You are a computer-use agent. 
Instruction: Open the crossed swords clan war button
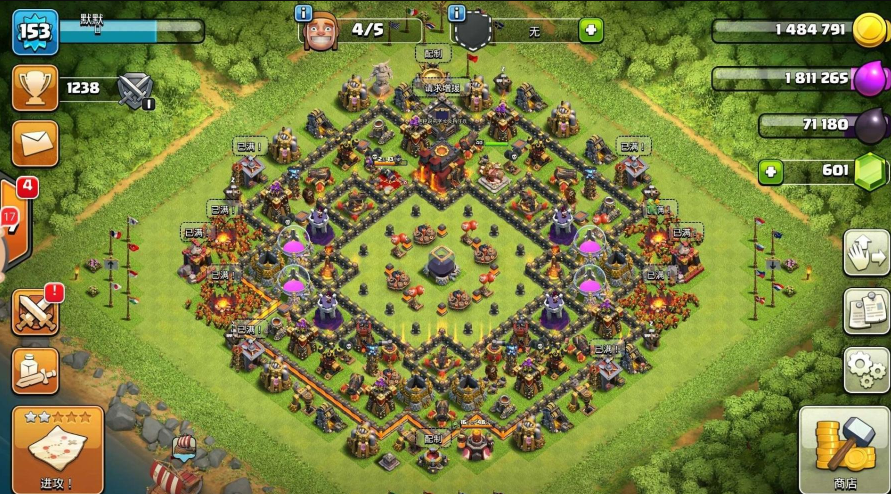(35, 312)
